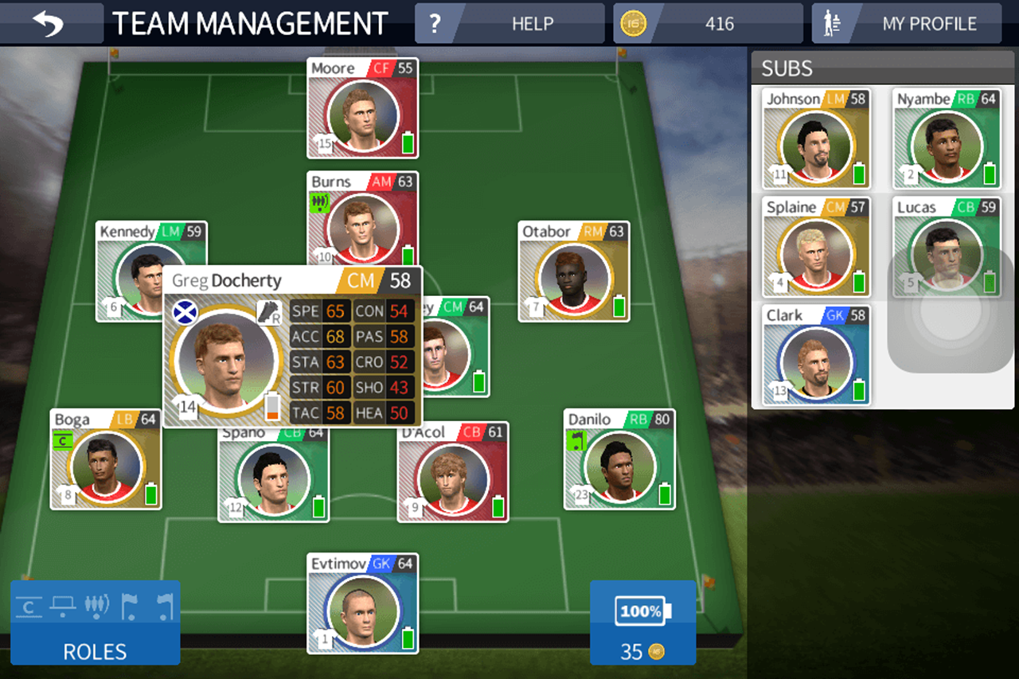Open the Roles panel
This screenshot has width=1019, height=679.
point(95,622)
